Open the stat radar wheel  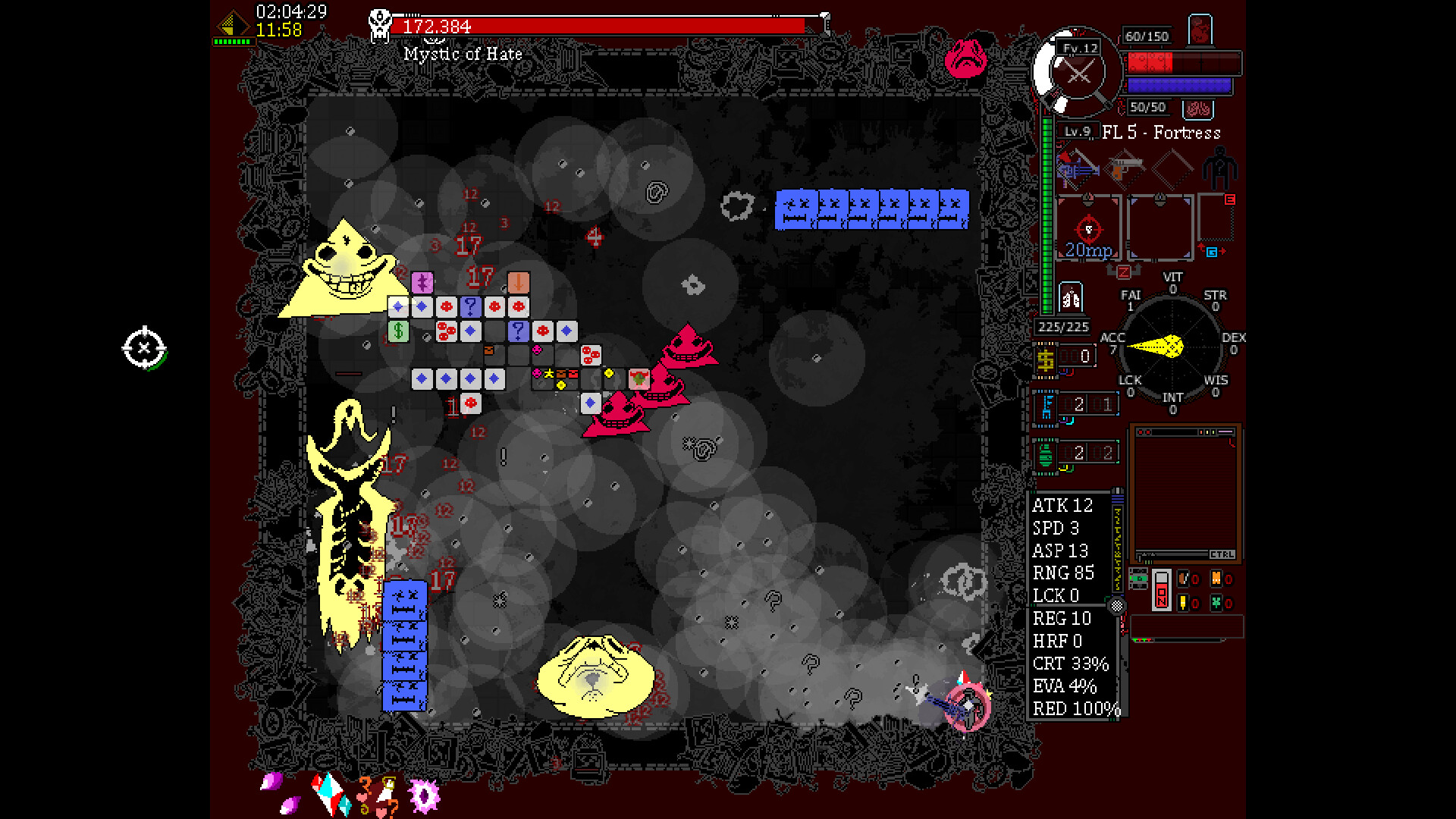coord(1172,346)
